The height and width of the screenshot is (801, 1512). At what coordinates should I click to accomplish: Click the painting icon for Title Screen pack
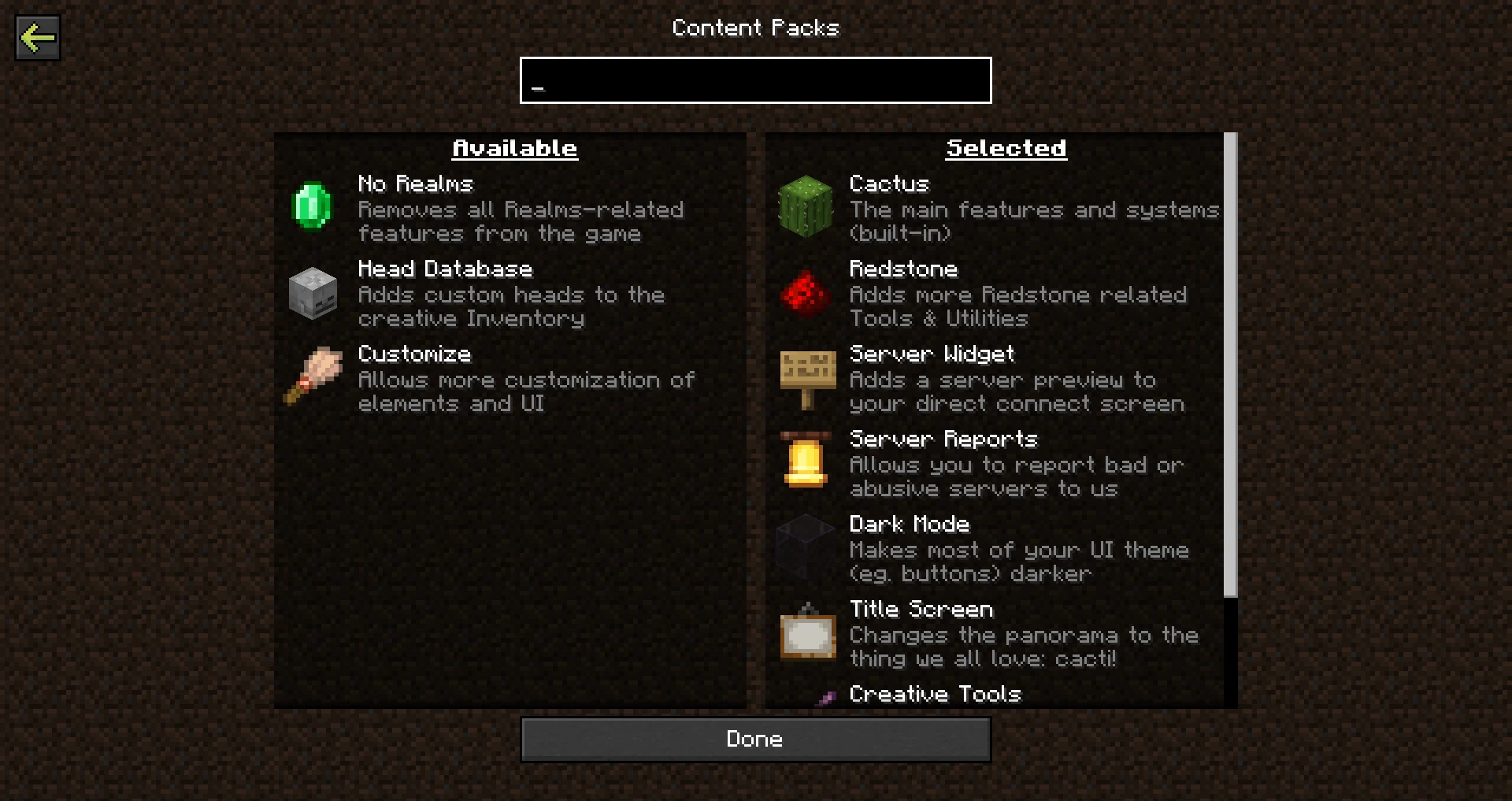coord(805,634)
